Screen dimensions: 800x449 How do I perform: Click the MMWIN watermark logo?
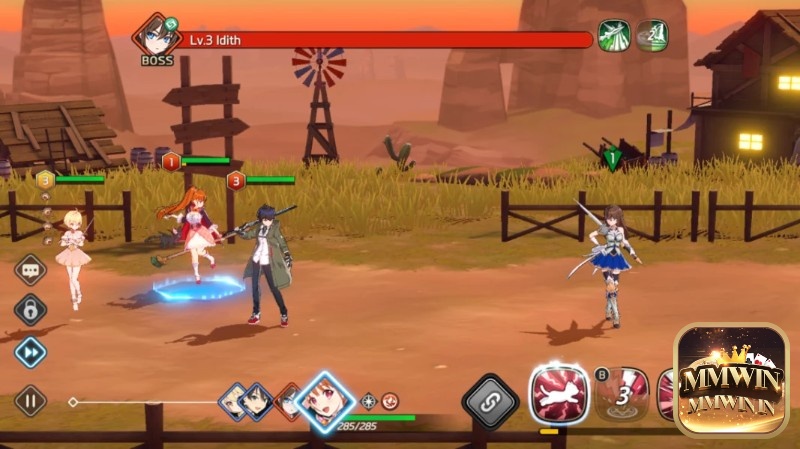pos(735,381)
